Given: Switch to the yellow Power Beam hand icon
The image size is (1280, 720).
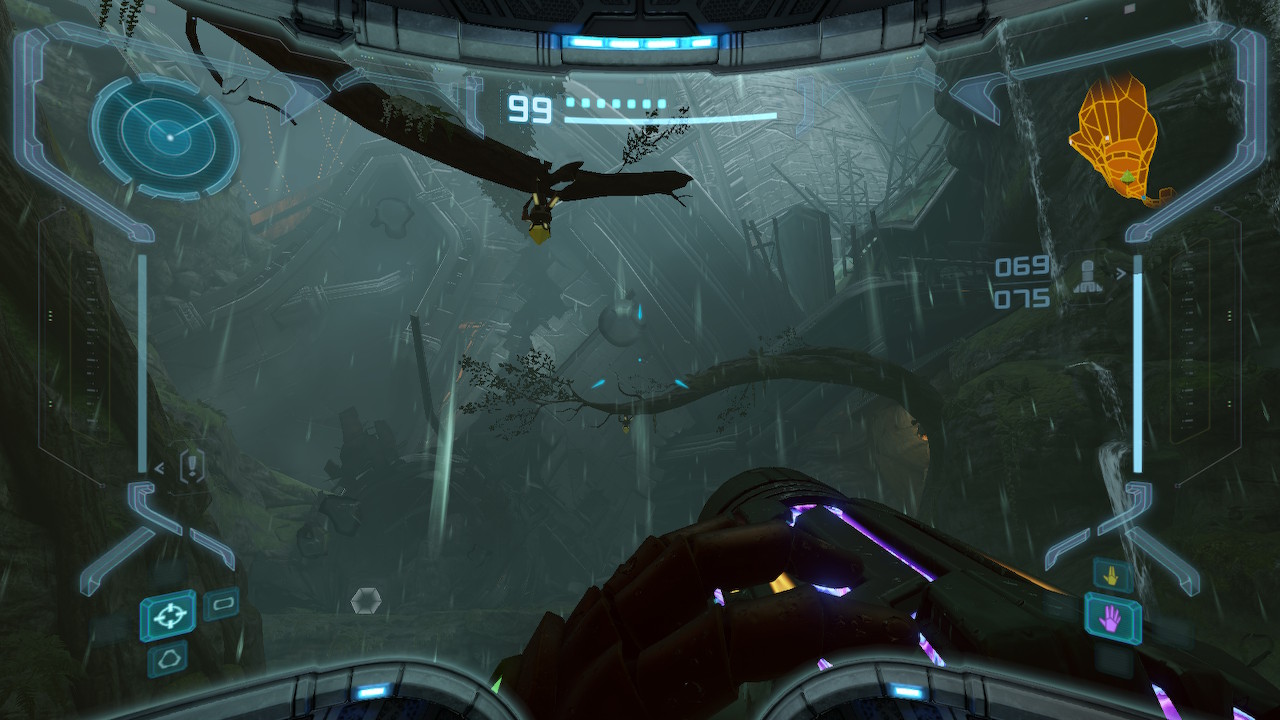Looking at the screenshot, I should coord(1112,574).
